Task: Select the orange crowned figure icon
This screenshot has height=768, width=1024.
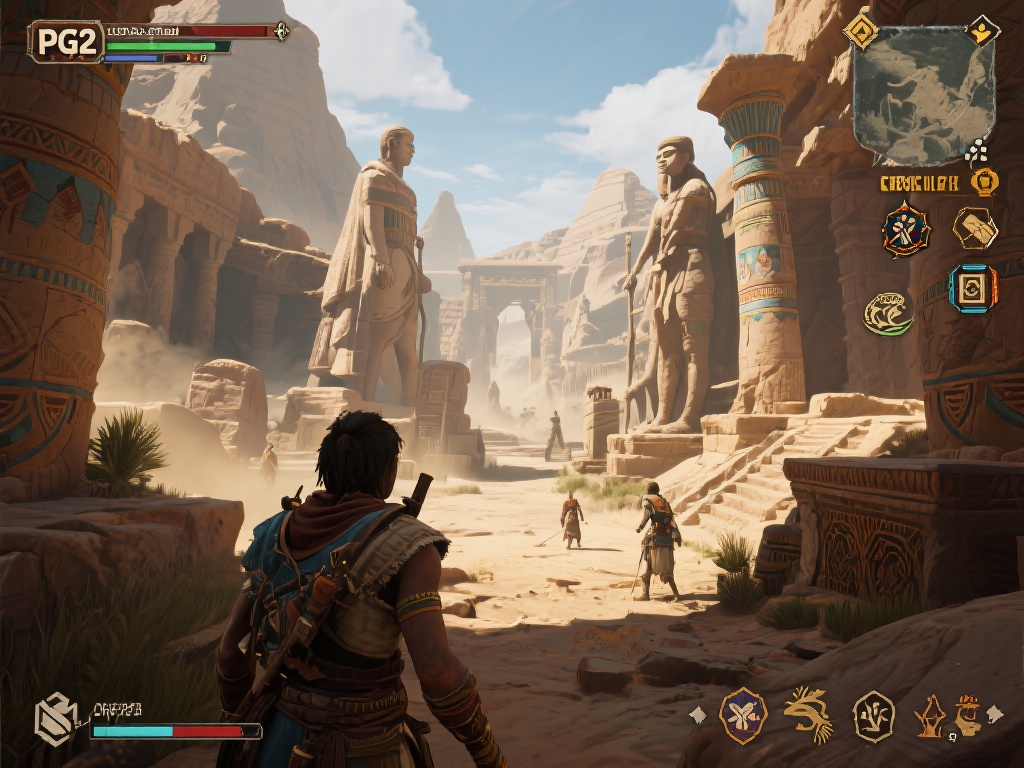Action: 966,716
